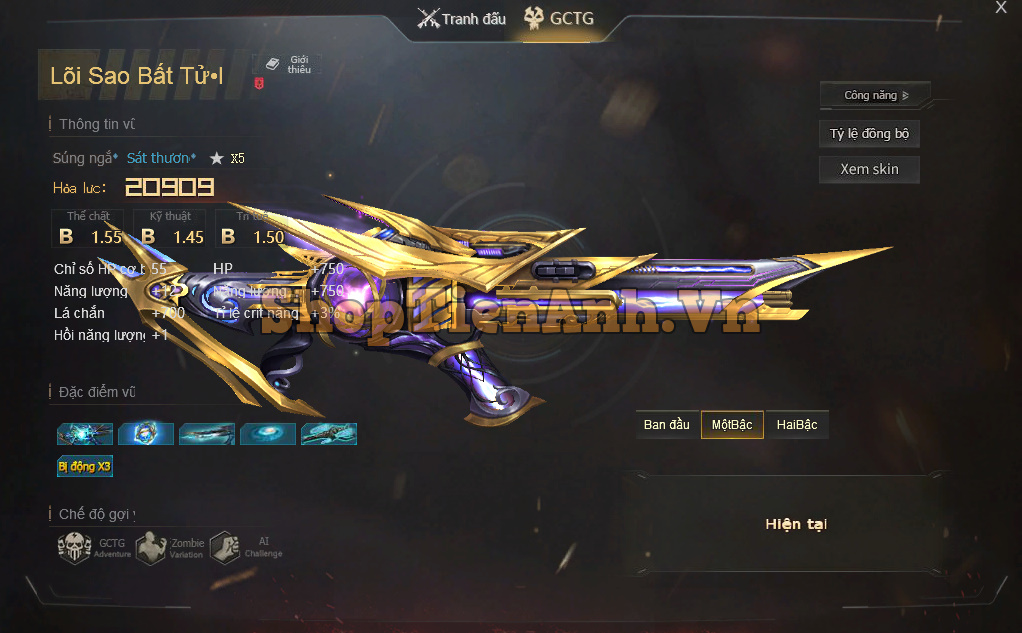Screen dimensions: 1022x633
Task: Close the weapon info window
Action: 1001,8
